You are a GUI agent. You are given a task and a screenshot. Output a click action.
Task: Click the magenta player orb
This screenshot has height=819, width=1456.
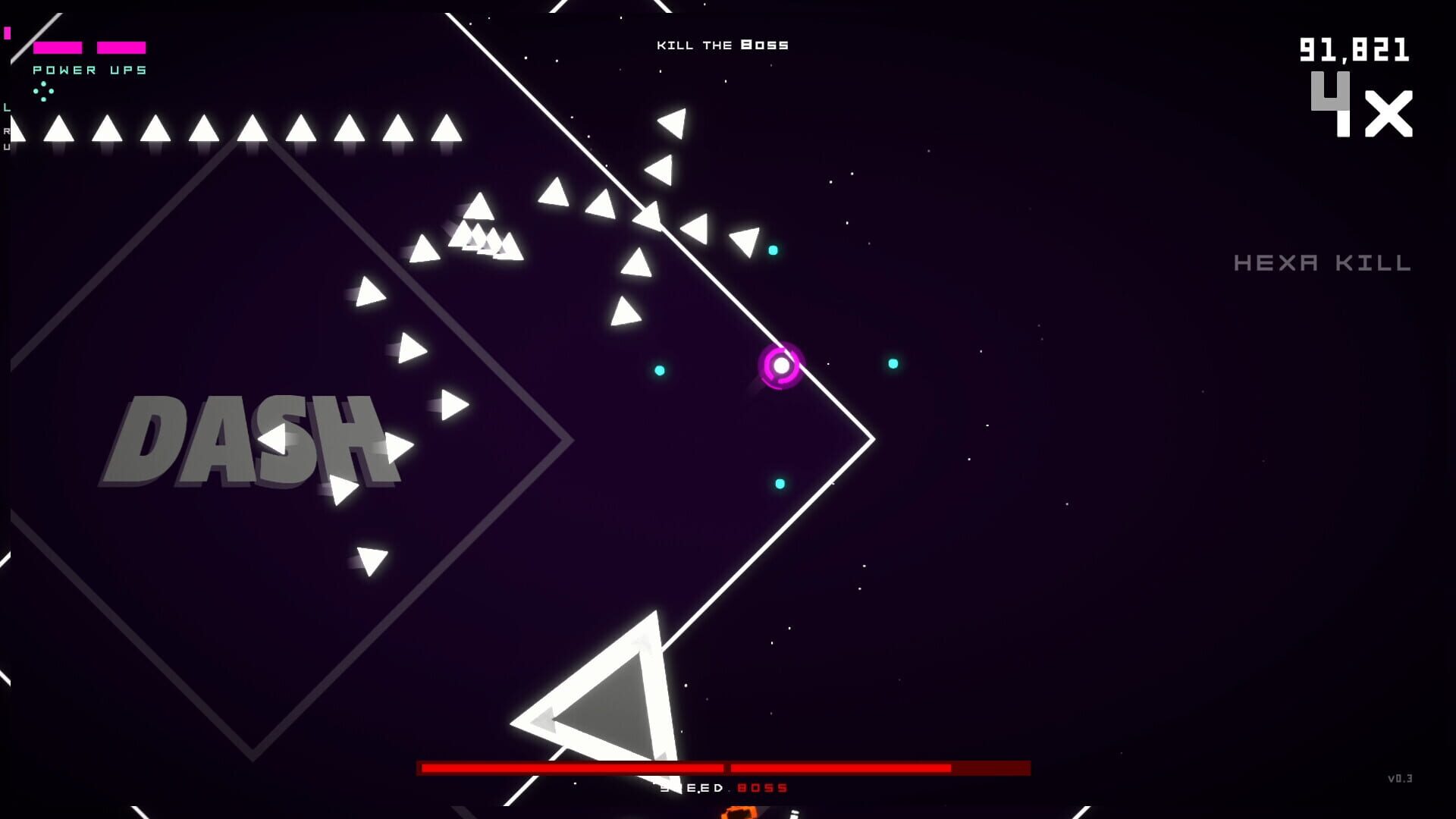coord(780,366)
